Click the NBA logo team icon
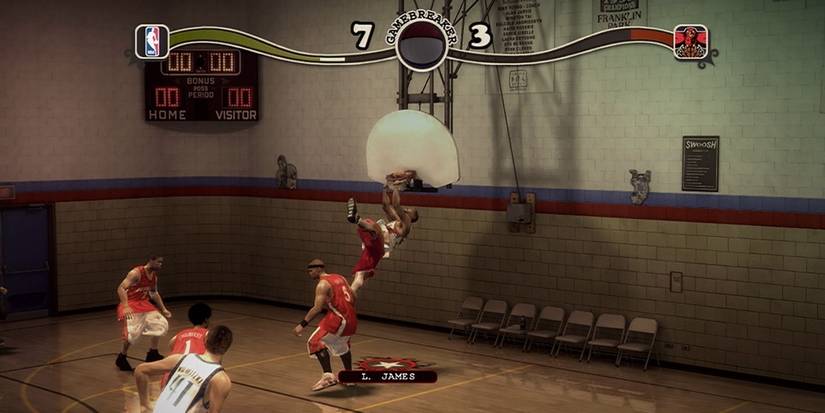825x413 pixels. 152,41
